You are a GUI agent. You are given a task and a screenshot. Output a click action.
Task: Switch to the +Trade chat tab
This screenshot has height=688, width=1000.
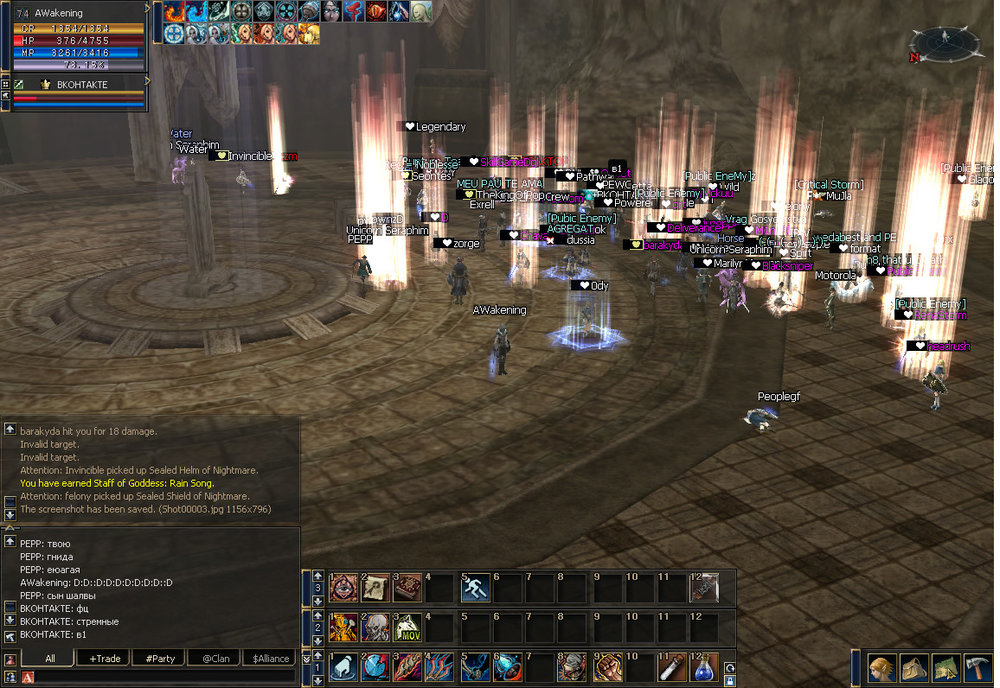tap(105, 658)
